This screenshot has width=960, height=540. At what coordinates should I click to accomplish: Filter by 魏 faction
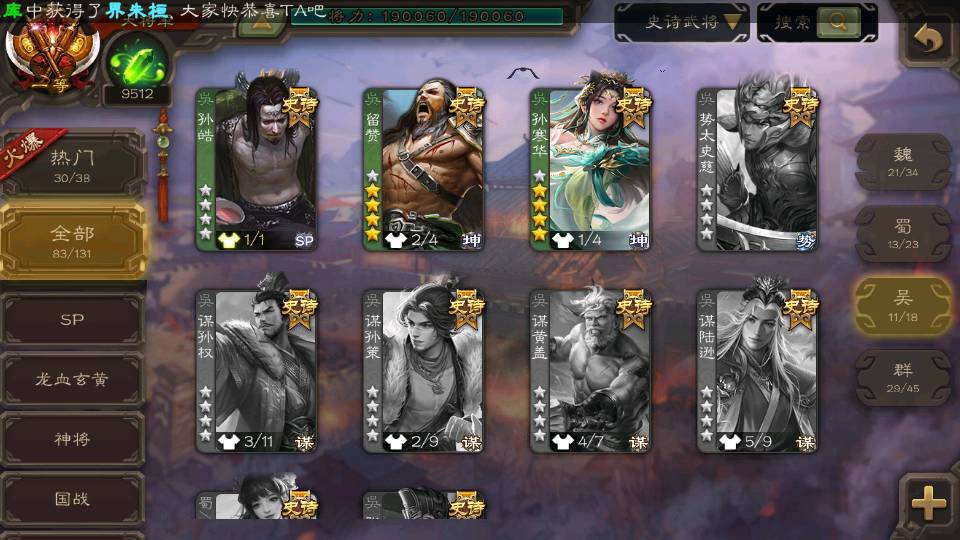903,162
